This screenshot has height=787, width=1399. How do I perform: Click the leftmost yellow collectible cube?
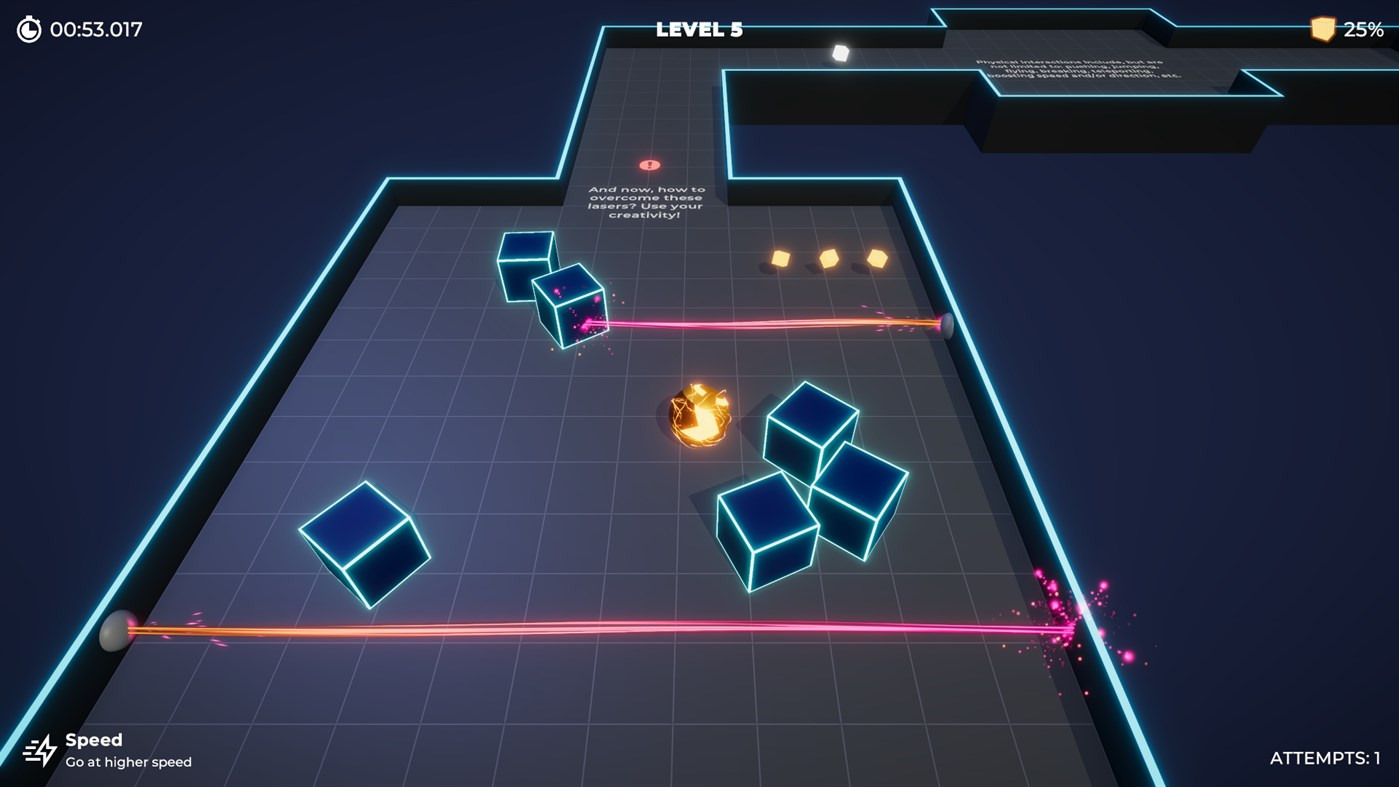click(x=779, y=259)
